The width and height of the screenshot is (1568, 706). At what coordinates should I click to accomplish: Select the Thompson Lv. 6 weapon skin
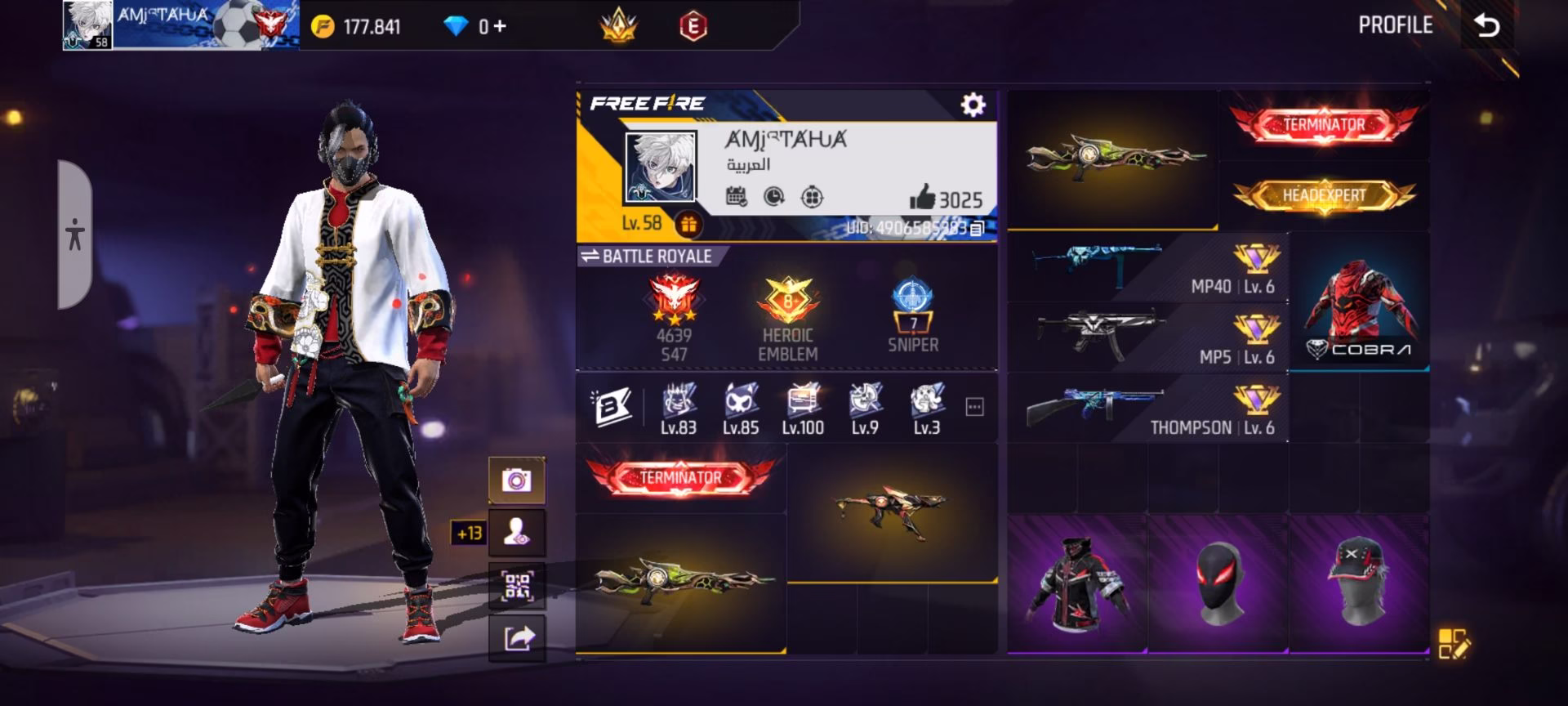pos(1147,408)
